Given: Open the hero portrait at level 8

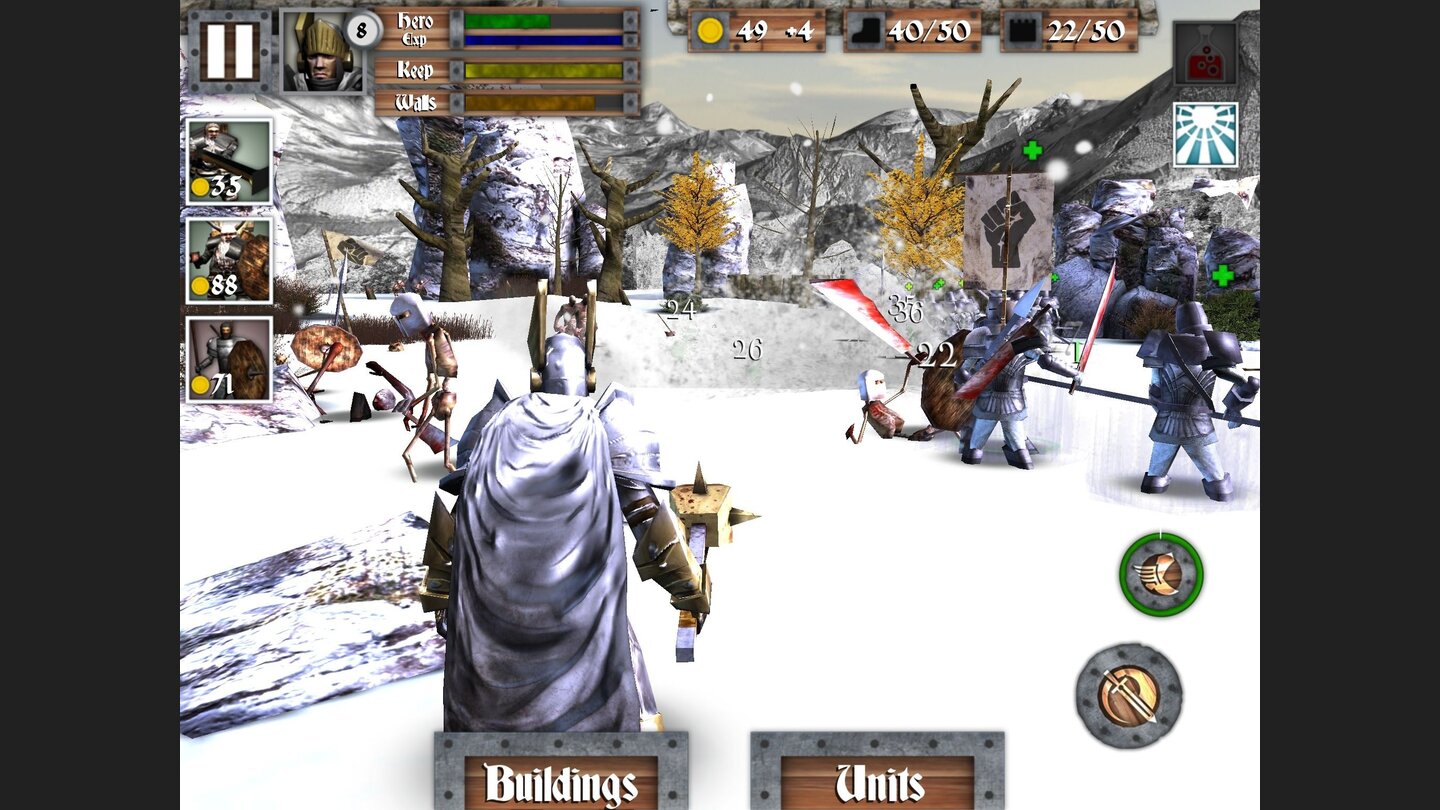Looking at the screenshot, I should (x=321, y=52).
